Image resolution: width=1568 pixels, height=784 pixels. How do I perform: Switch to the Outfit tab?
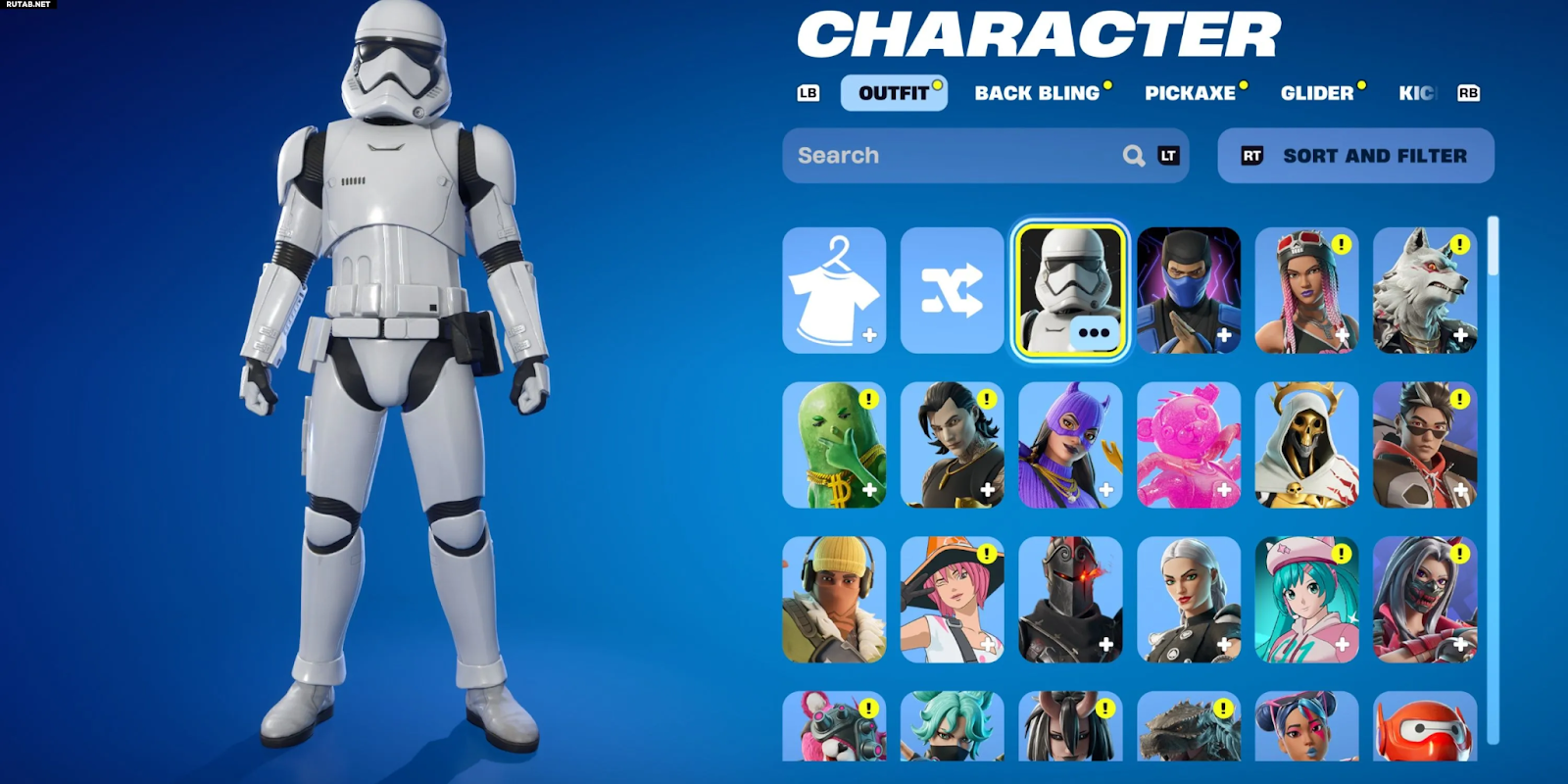[893, 93]
